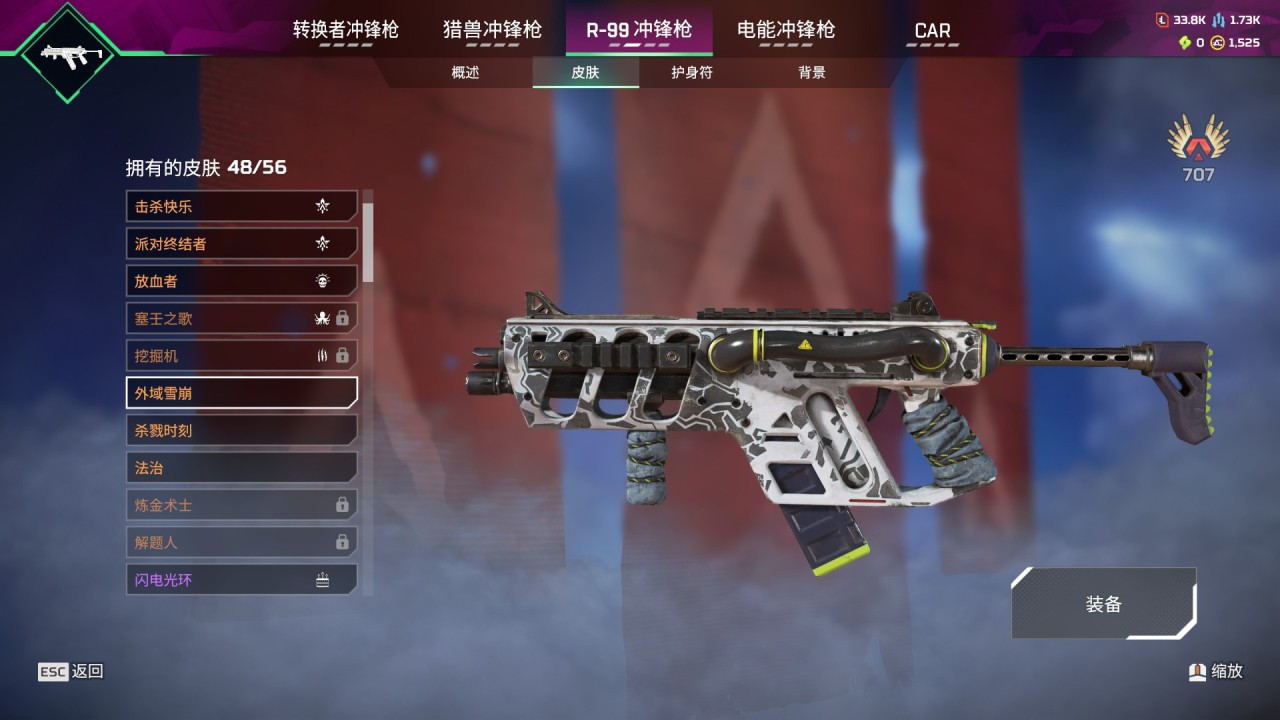This screenshot has width=1280, height=720.
Task: Switch to the 电能冲锋枪 tab
Action: click(785, 30)
